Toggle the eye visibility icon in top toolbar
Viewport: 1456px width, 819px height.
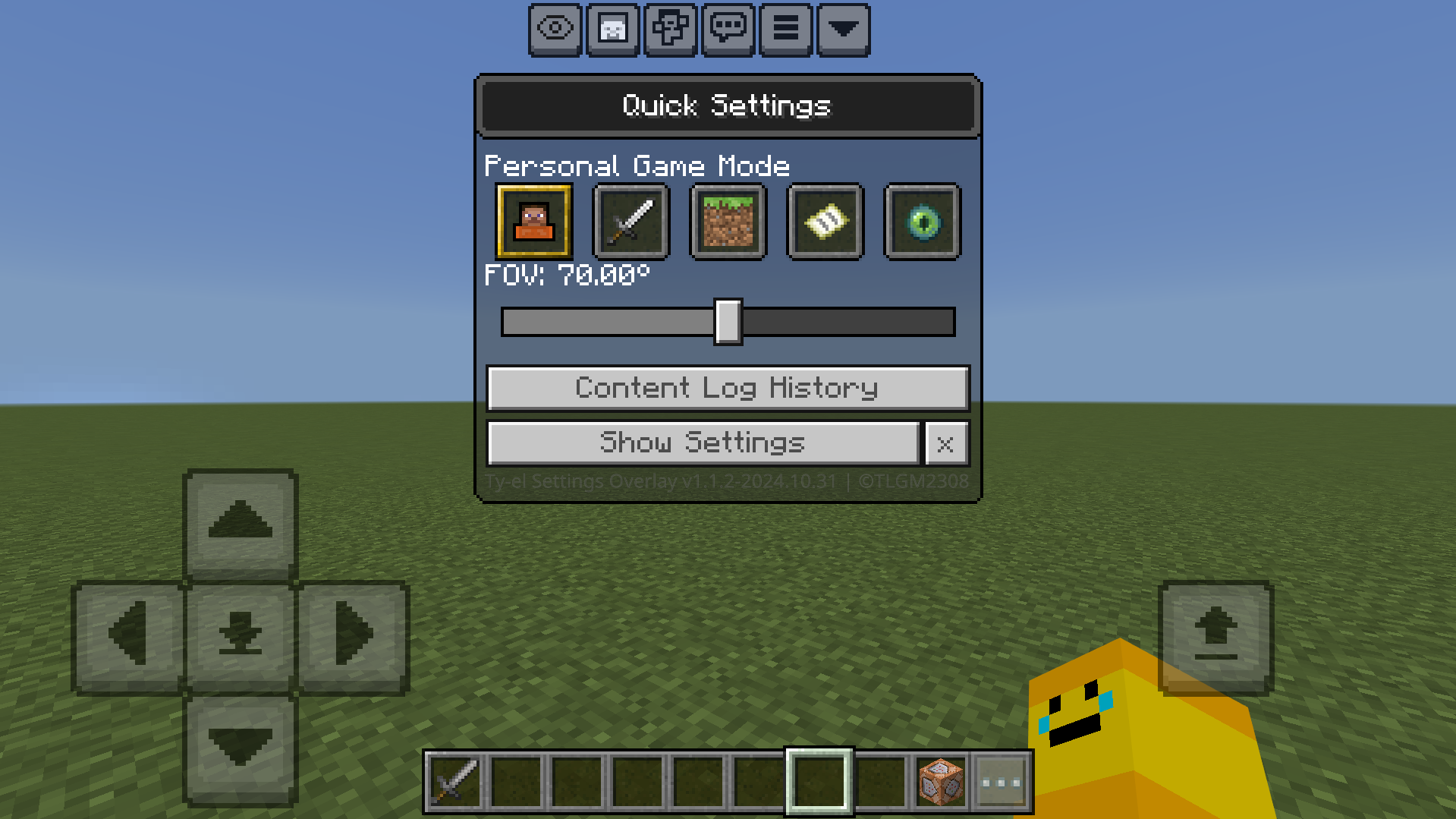(x=556, y=30)
